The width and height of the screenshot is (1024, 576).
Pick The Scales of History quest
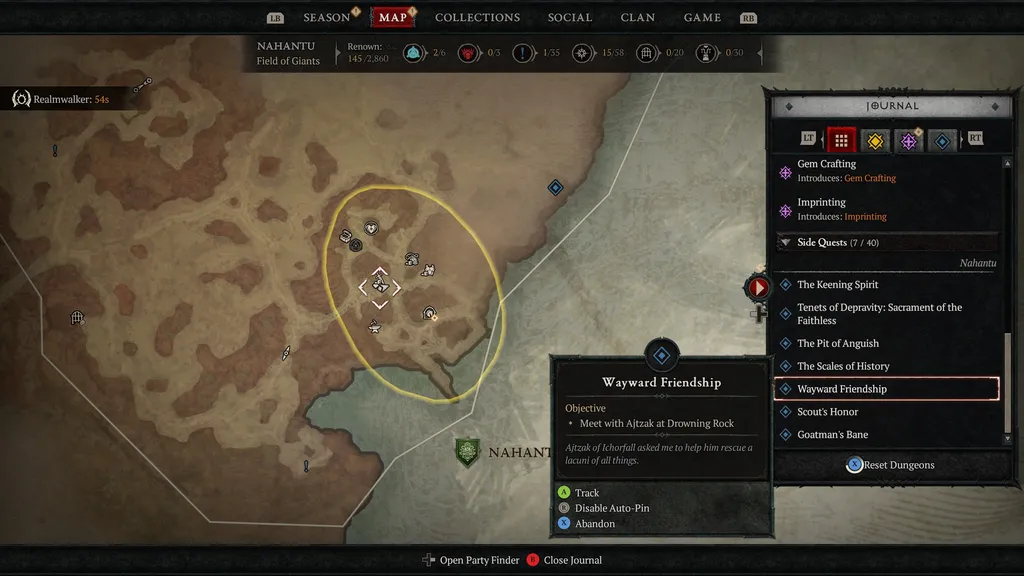843,366
